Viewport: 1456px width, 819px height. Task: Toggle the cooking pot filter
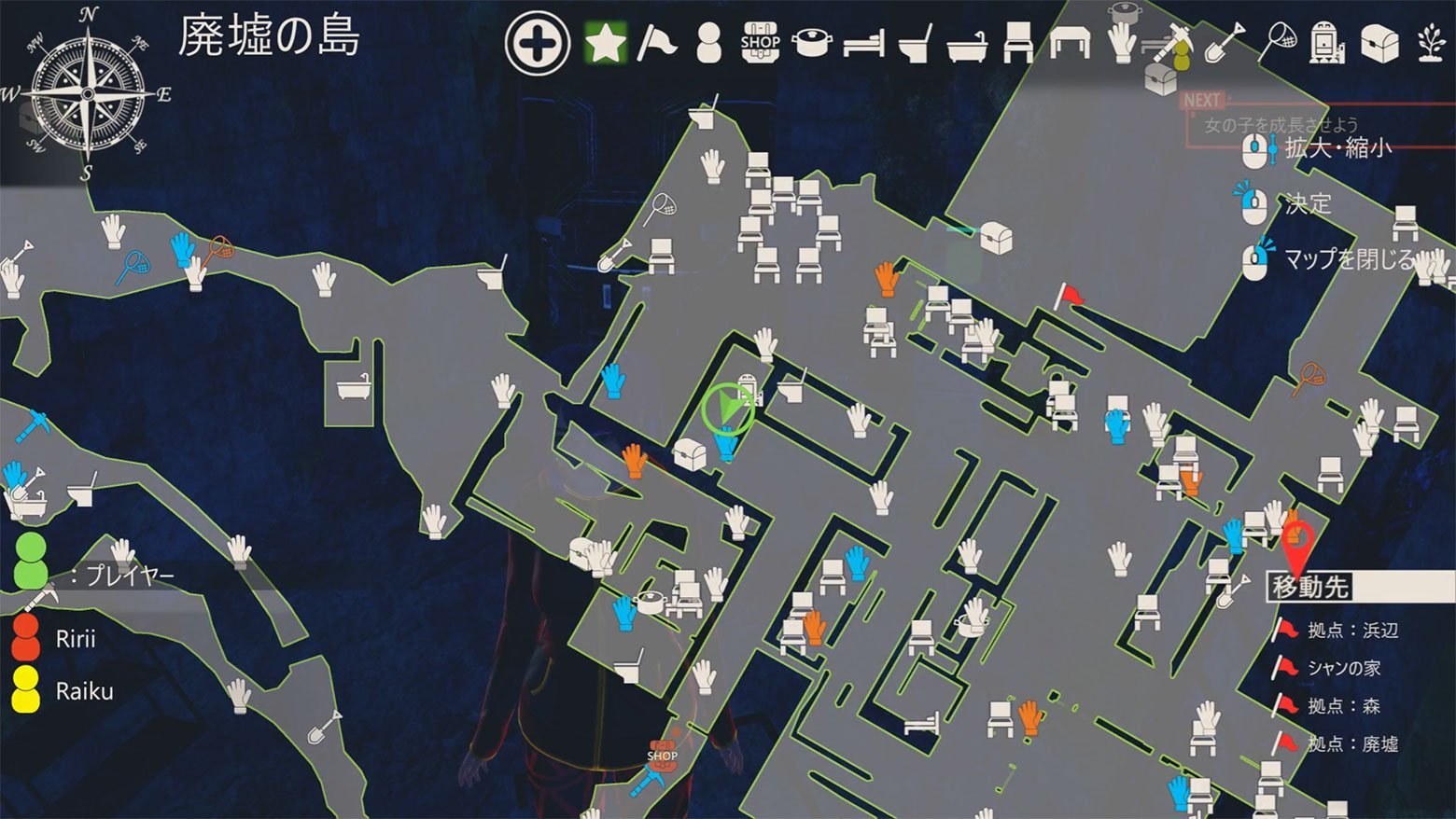point(812,43)
